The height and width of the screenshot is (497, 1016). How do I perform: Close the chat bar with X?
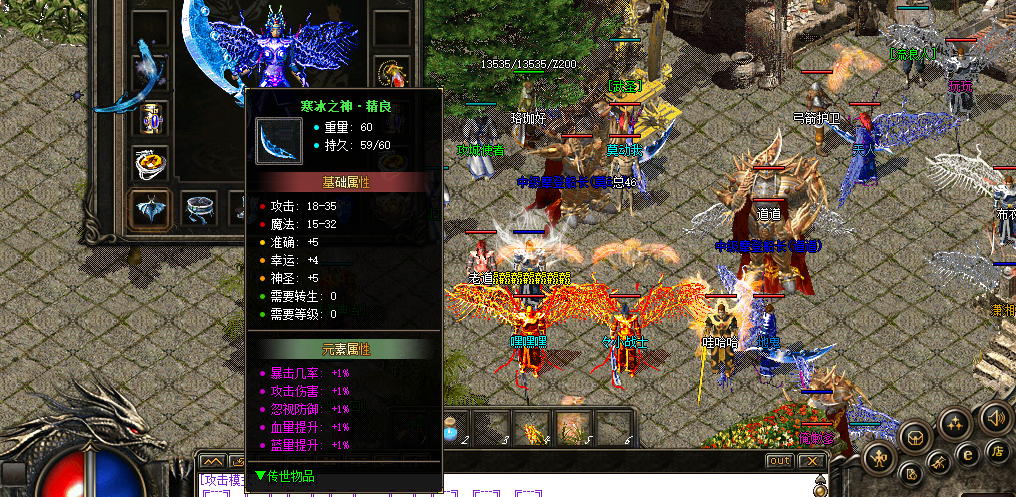pos(813,461)
